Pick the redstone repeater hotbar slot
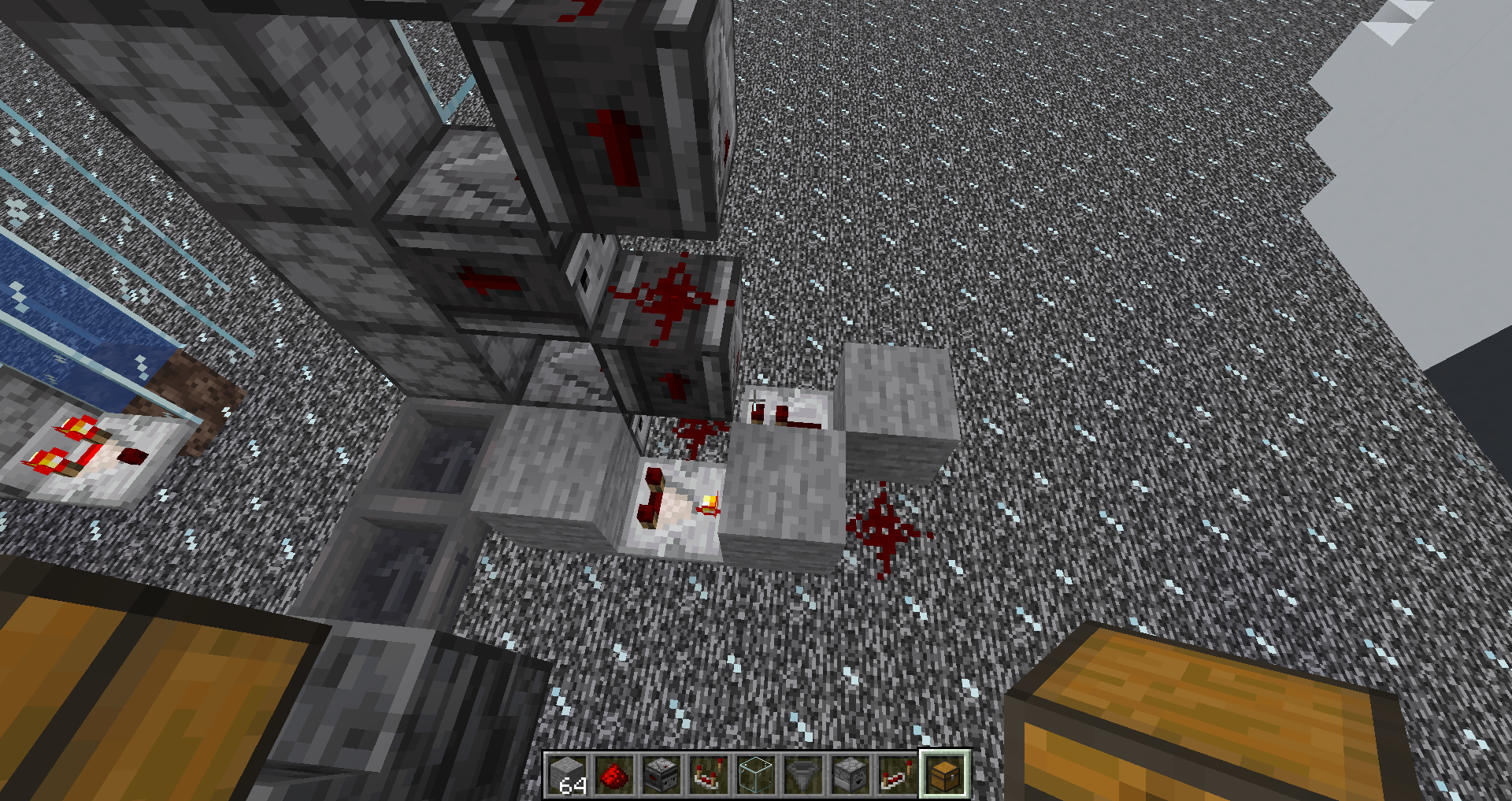 (x=898, y=774)
